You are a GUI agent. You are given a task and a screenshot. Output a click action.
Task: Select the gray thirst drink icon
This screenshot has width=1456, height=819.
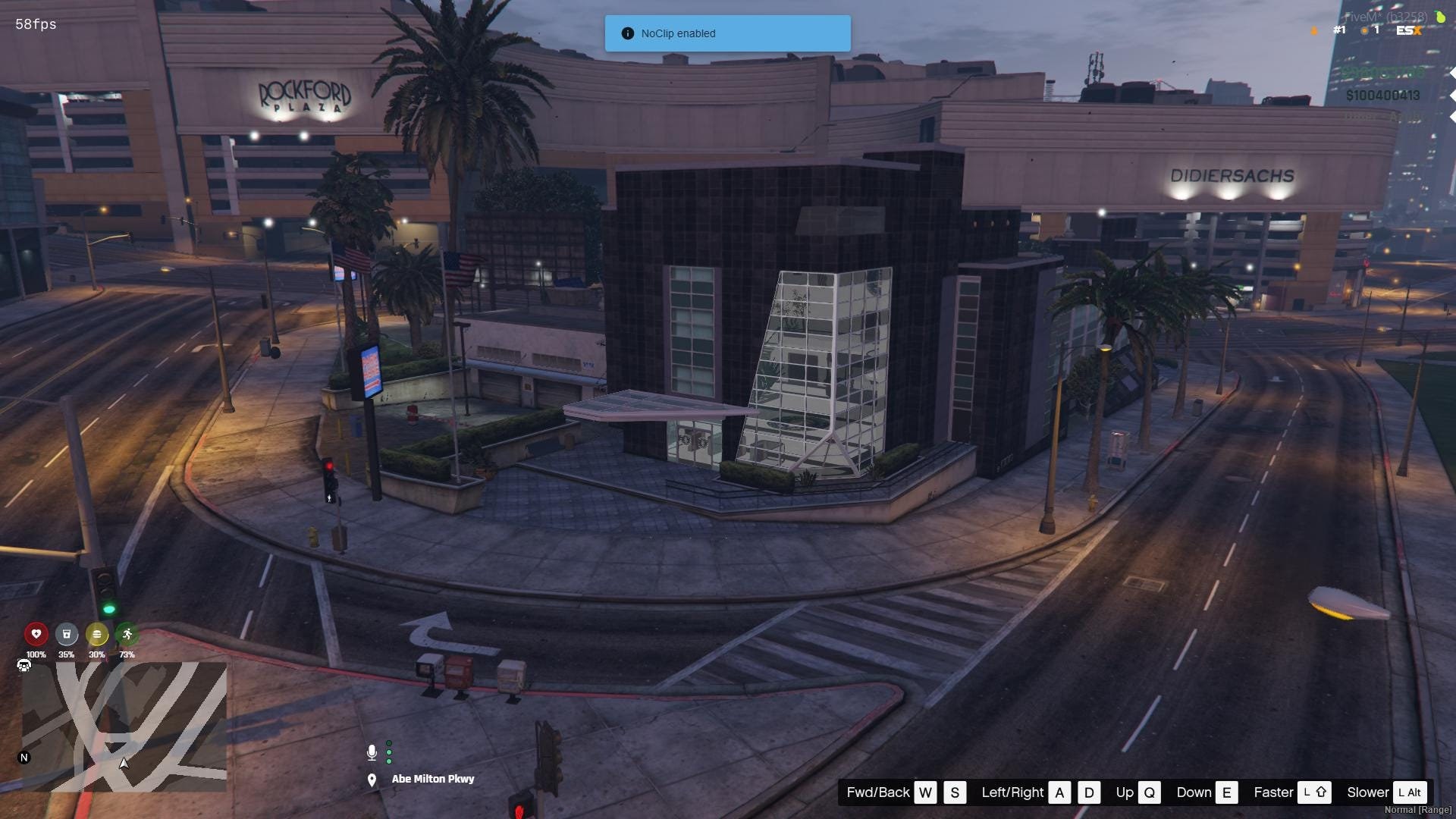[x=67, y=634]
